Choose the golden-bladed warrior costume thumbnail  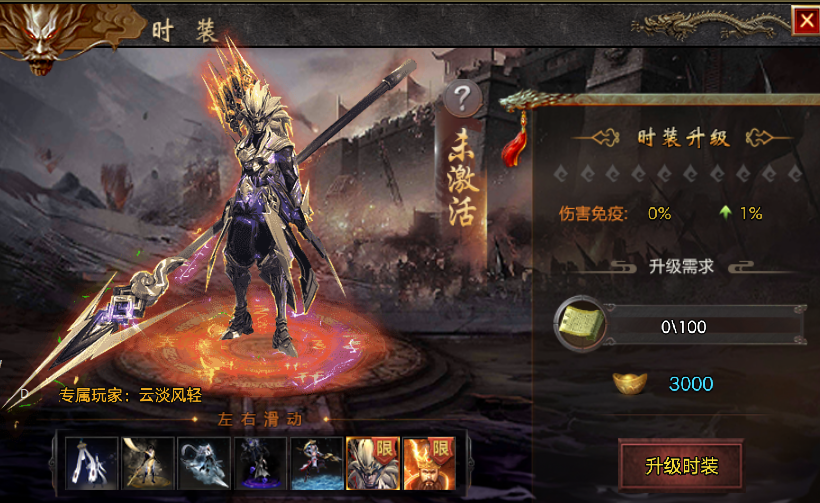(x=147, y=463)
